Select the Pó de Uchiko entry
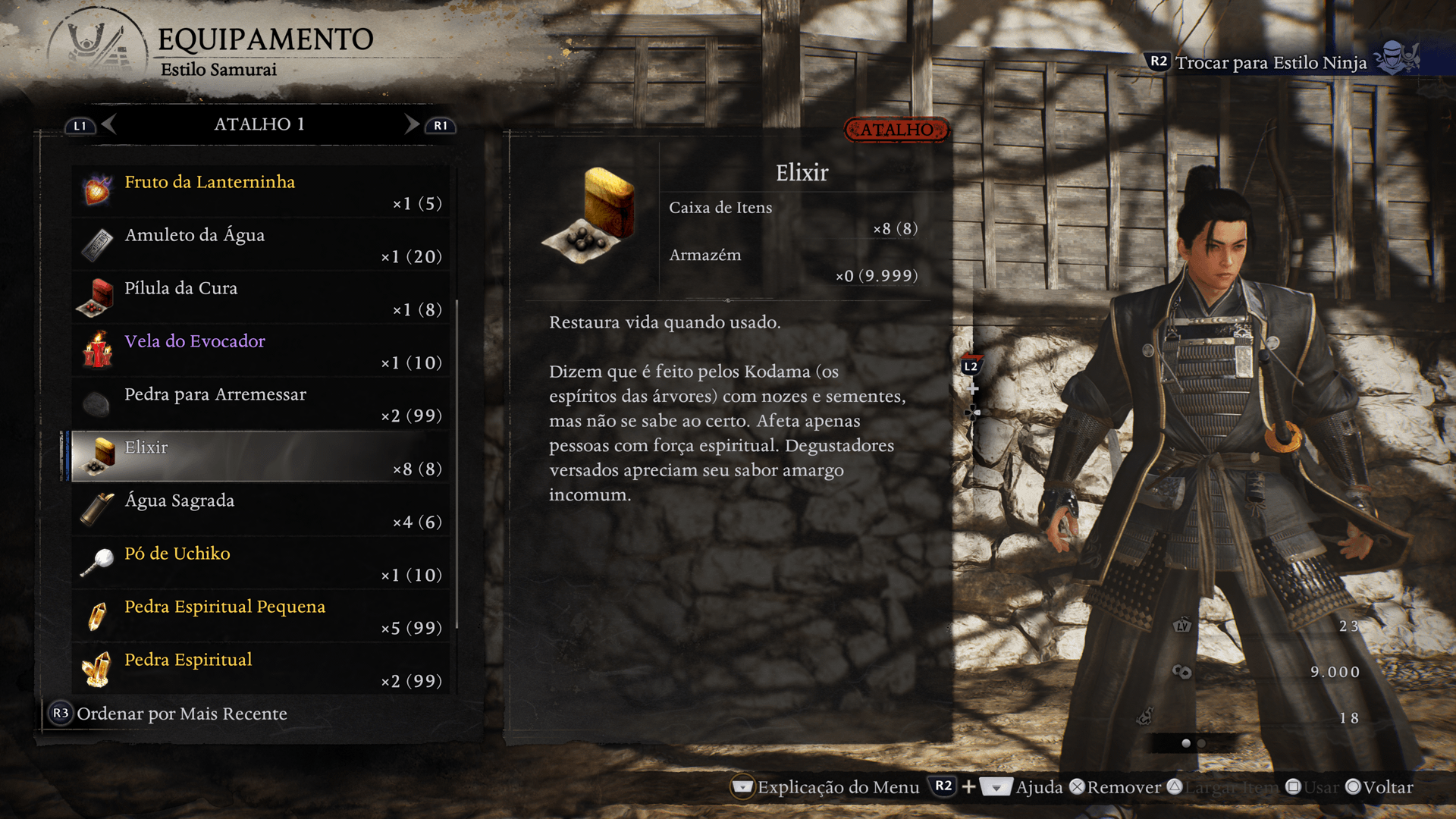 point(260,563)
